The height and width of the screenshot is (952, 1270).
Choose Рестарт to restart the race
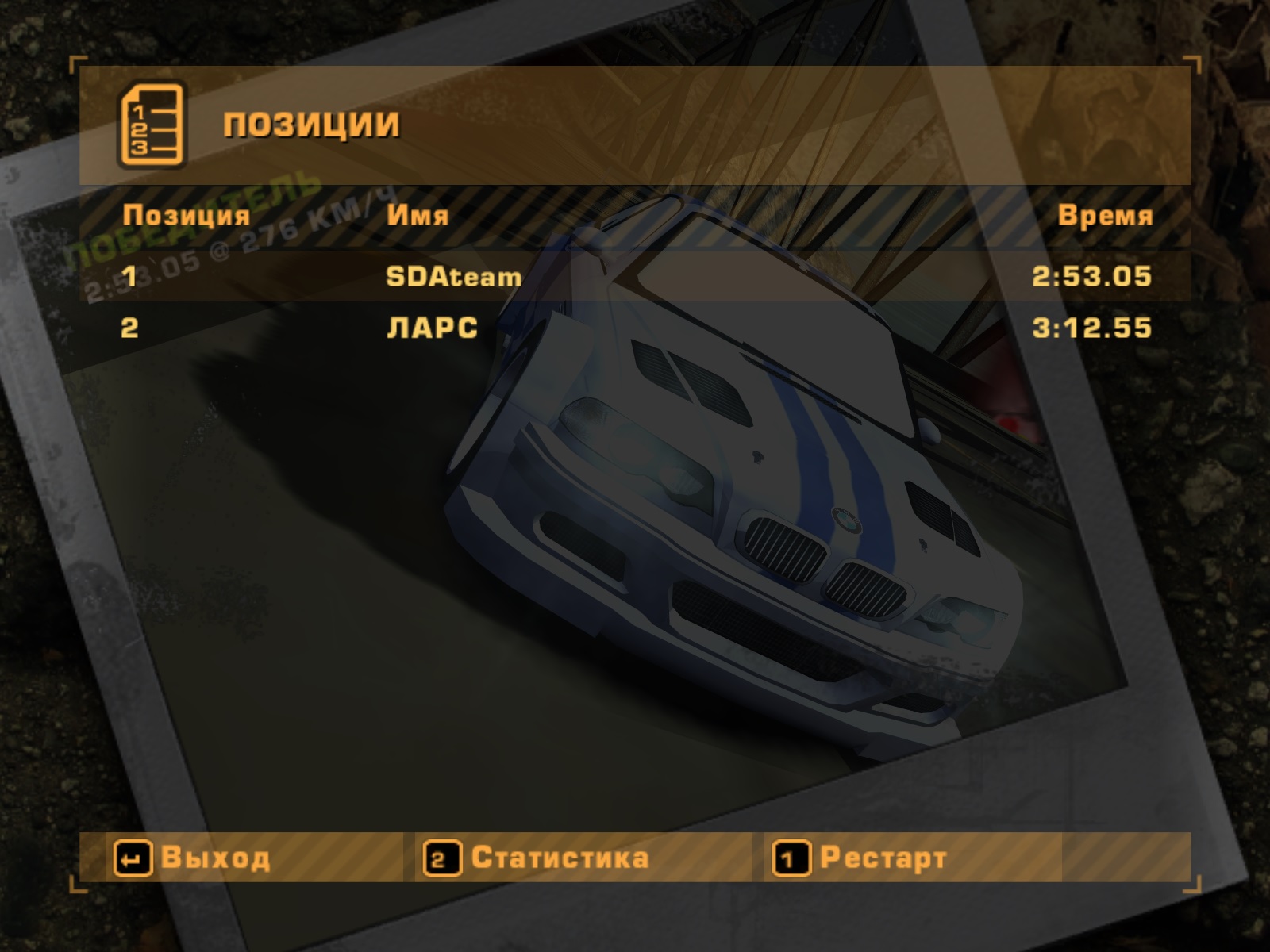861,858
